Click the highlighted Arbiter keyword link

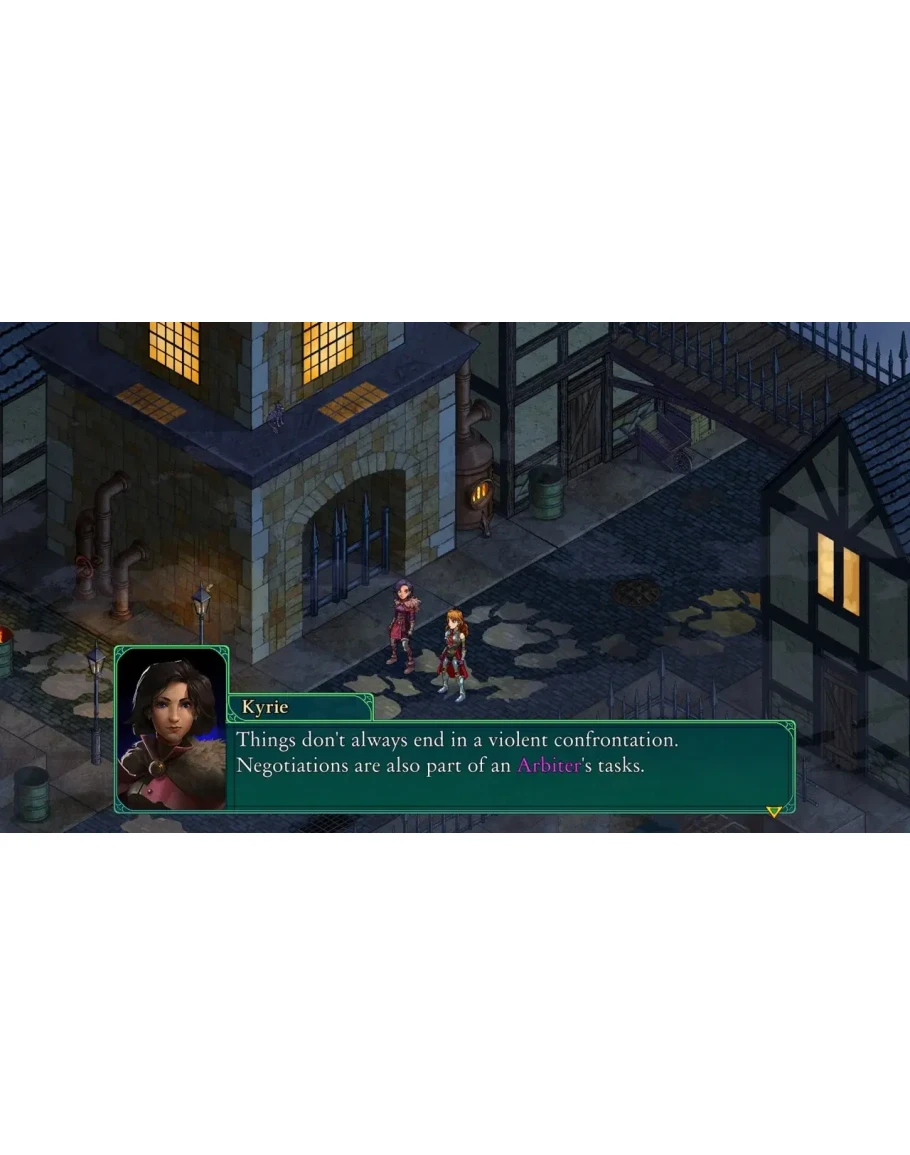pos(548,766)
